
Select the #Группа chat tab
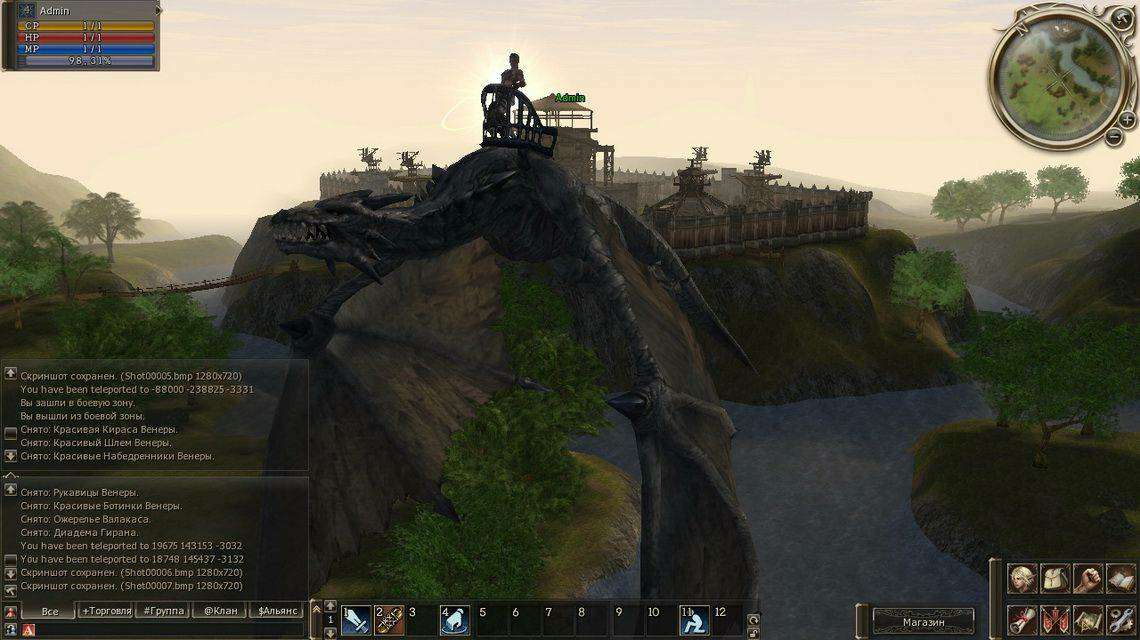pyautogui.click(x=163, y=610)
